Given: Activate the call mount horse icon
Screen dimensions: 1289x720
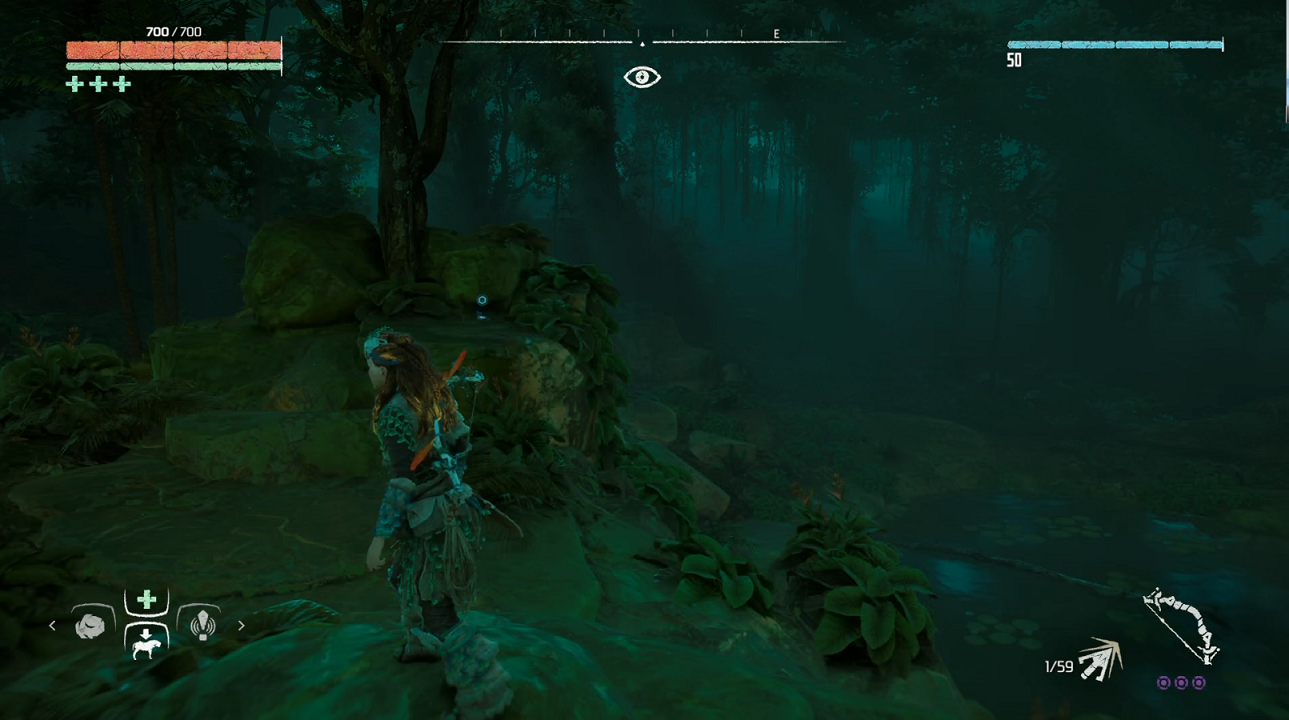Looking at the screenshot, I should click(147, 642).
